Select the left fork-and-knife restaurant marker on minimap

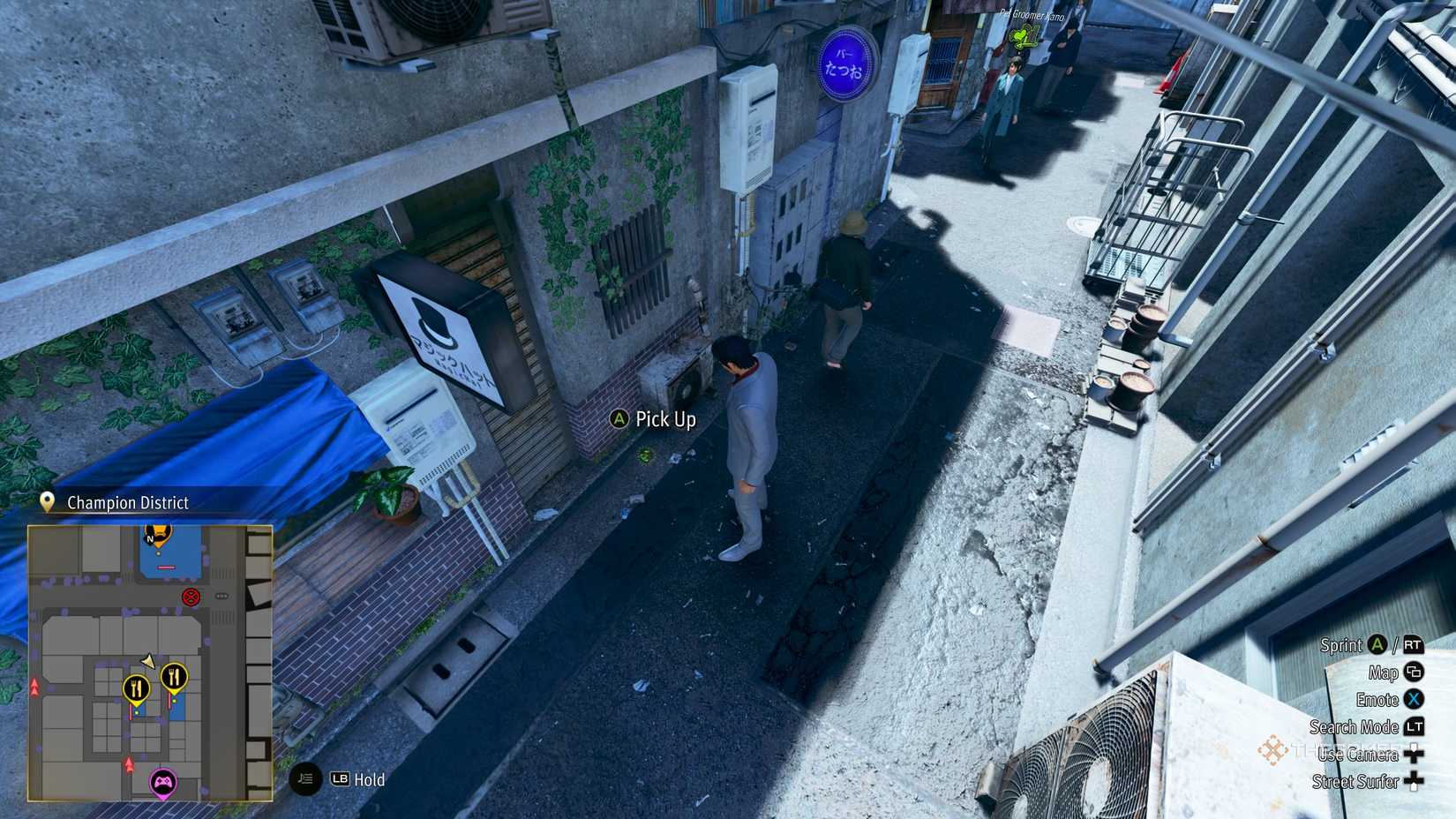[x=138, y=688]
